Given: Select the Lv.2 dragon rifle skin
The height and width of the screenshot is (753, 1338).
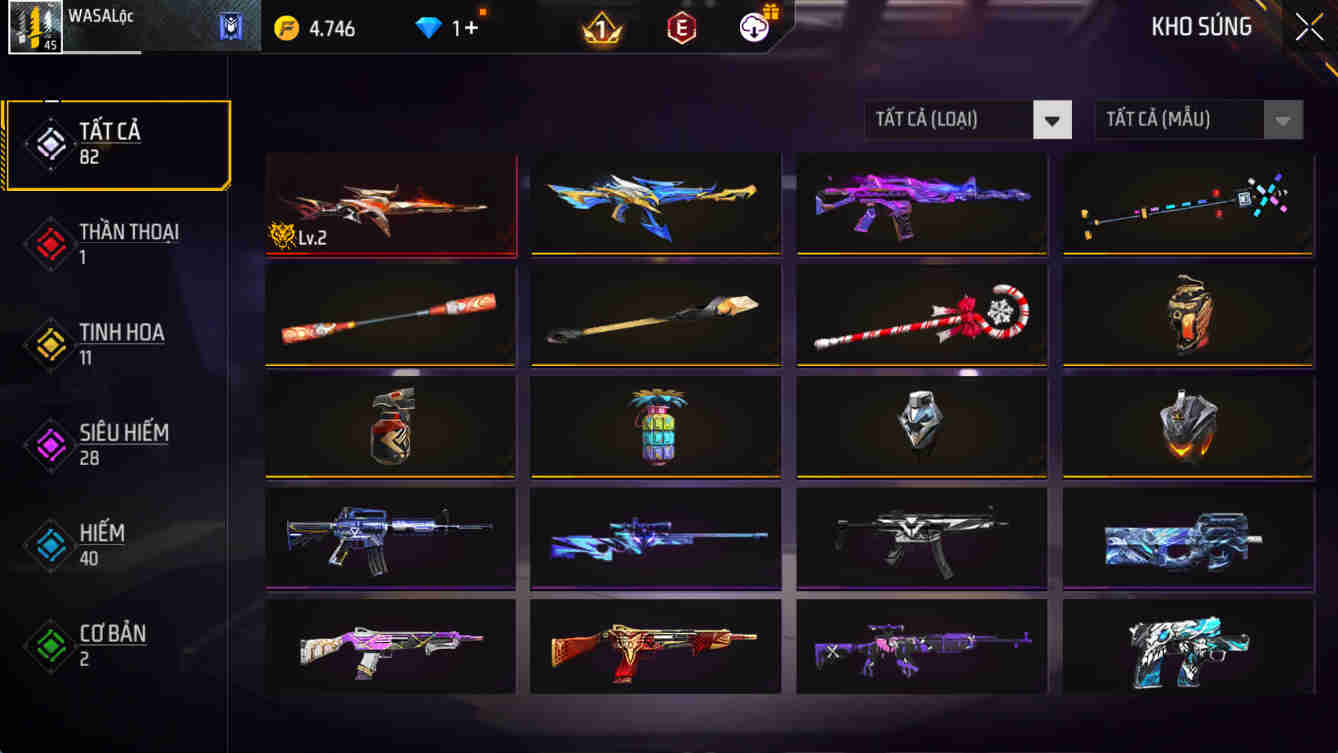Looking at the screenshot, I should 391,203.
